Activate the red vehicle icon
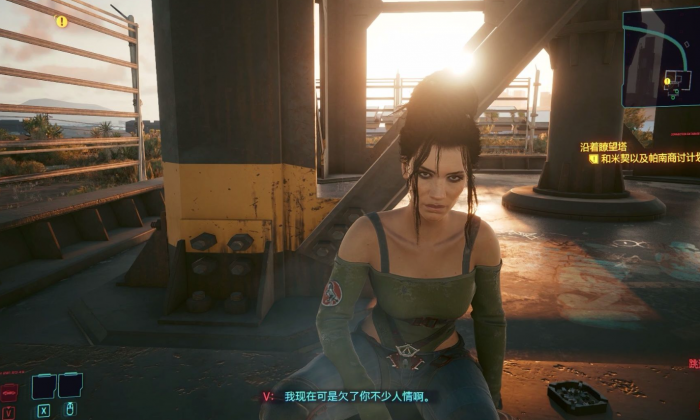The height and width of the screenshot is (420, 700). [9, 392]
